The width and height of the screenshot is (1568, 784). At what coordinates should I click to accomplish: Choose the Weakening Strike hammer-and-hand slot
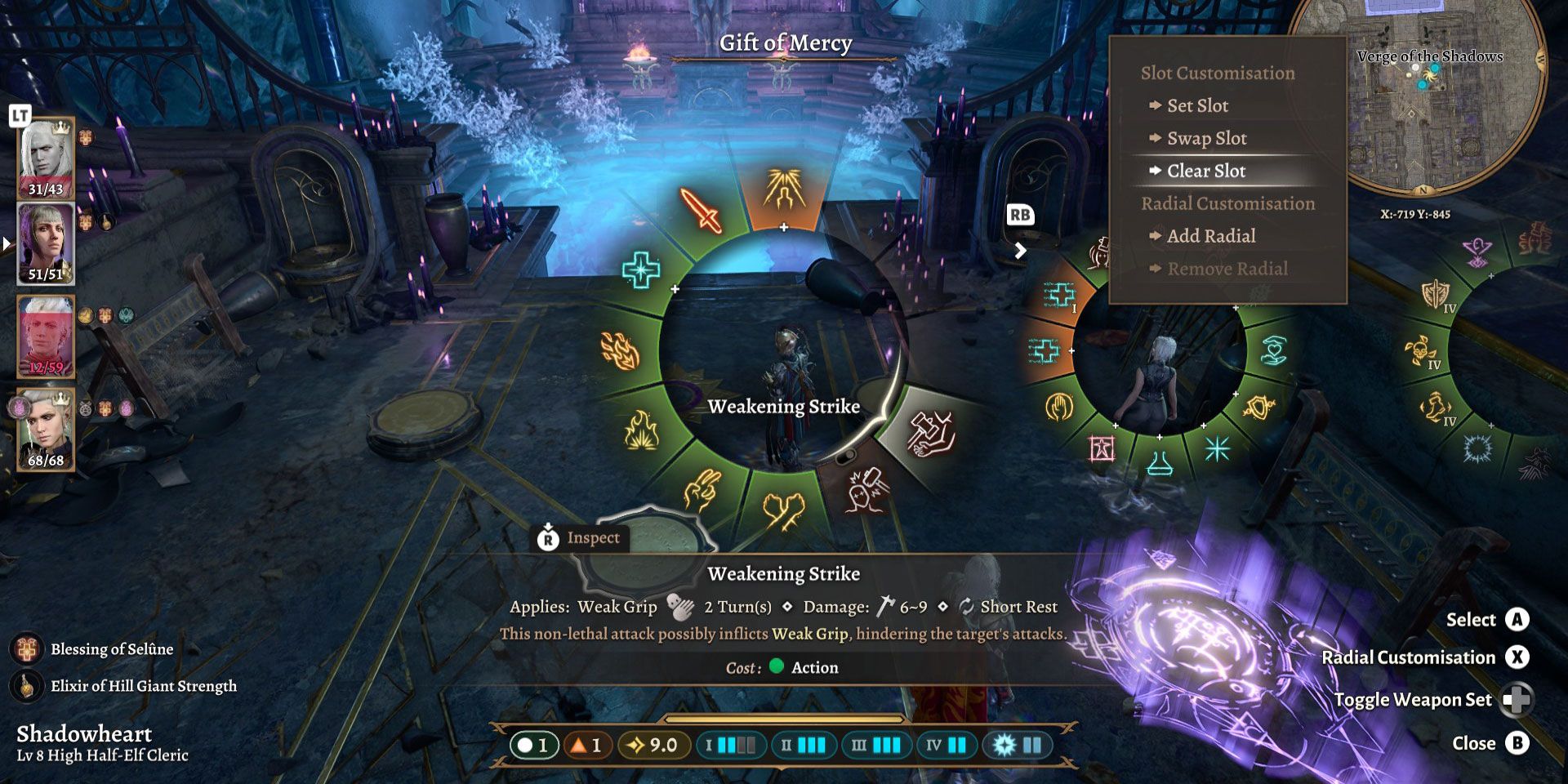(932, 432)
